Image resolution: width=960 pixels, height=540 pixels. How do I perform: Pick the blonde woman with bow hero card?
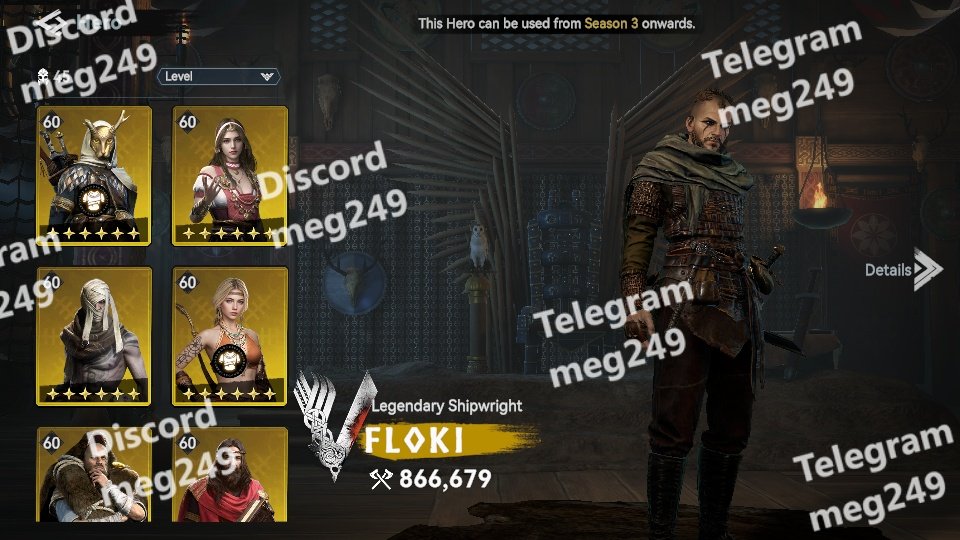[230, 336]
